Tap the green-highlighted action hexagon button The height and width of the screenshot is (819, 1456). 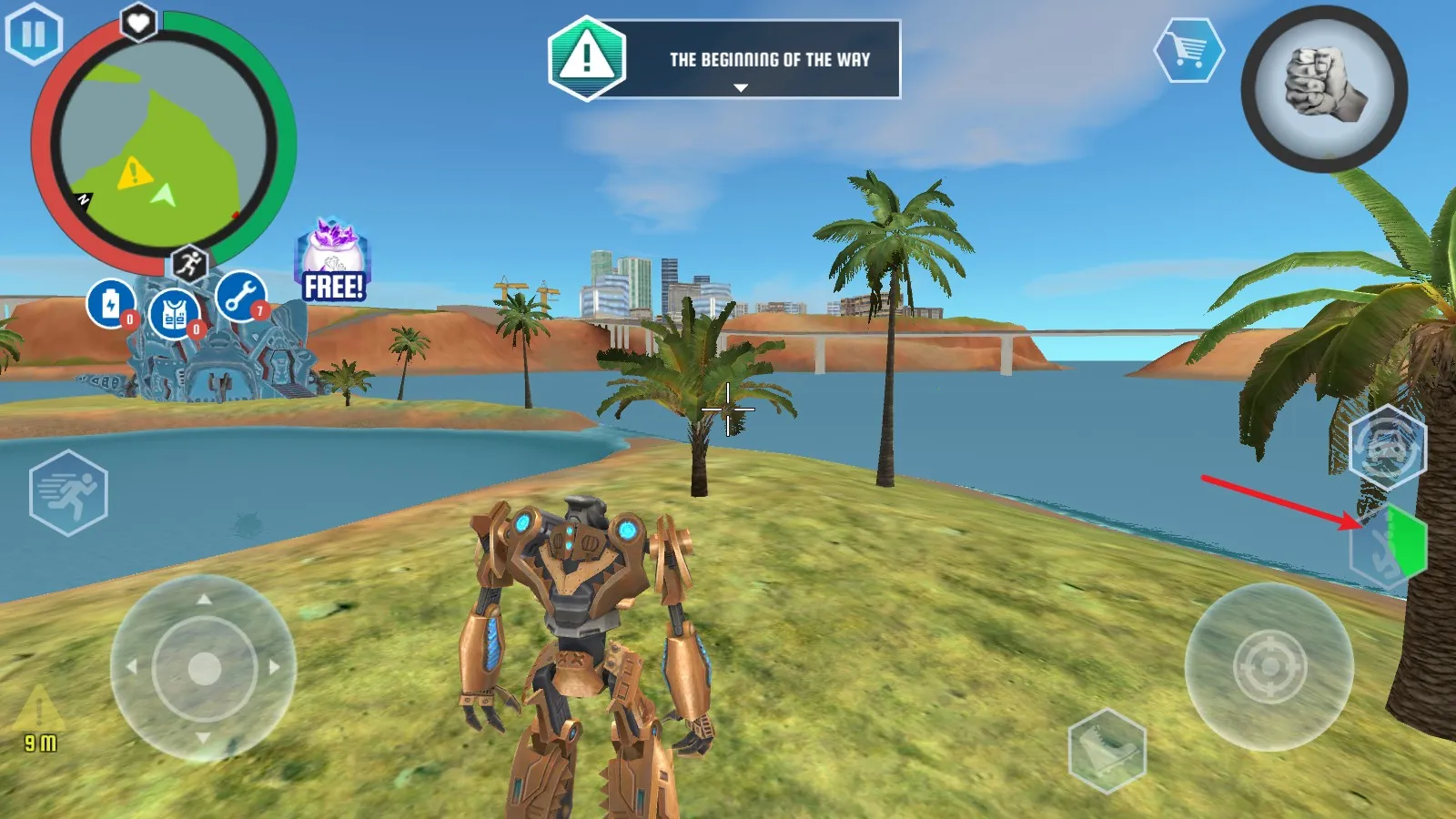[x=1389, y=545]
